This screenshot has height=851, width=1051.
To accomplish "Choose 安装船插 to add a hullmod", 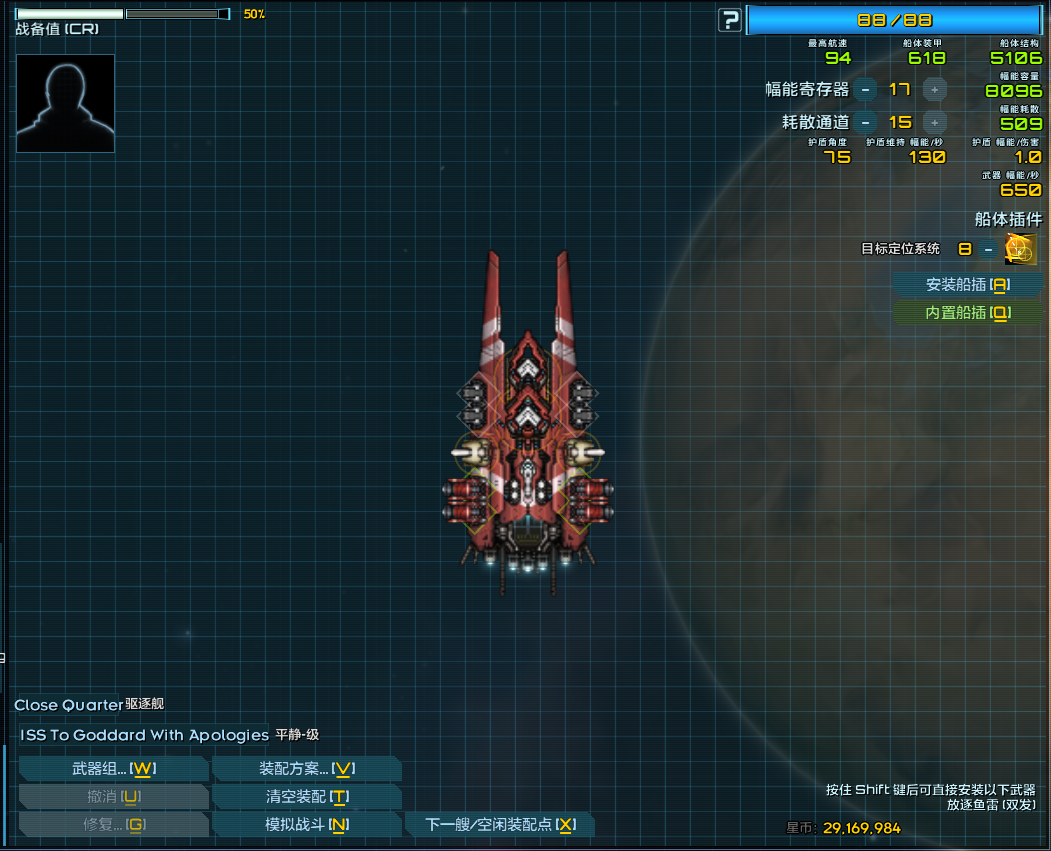I will (967, 285).
